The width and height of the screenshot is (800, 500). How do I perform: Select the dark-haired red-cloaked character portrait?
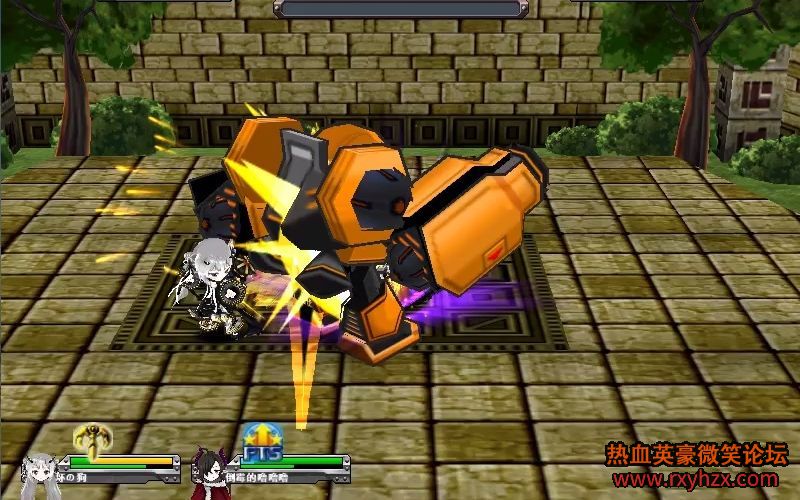211,474
